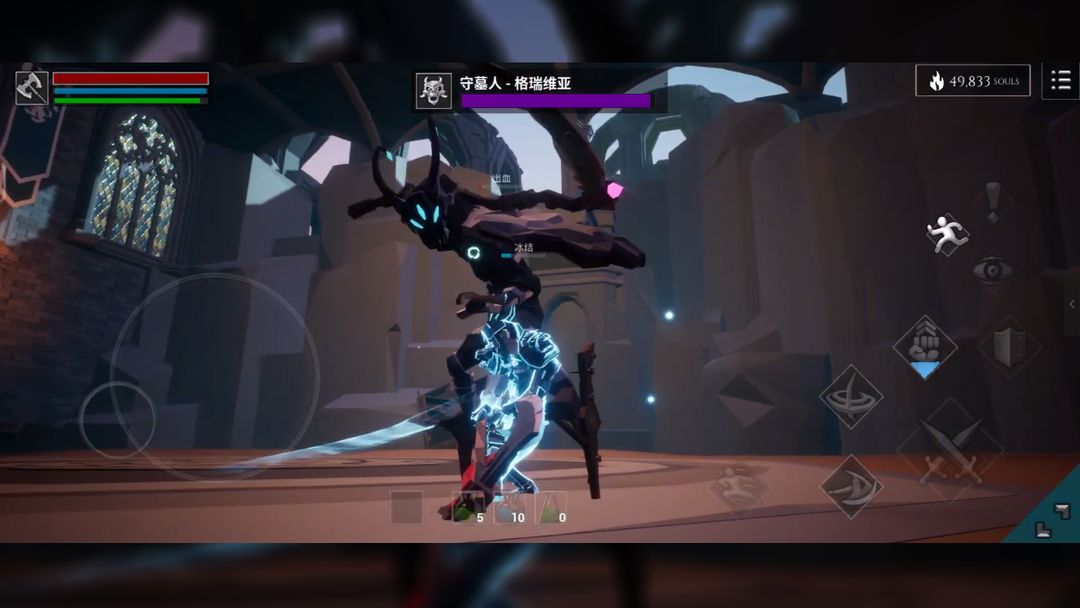Activate the running figure sprint button

click(946, 233)
